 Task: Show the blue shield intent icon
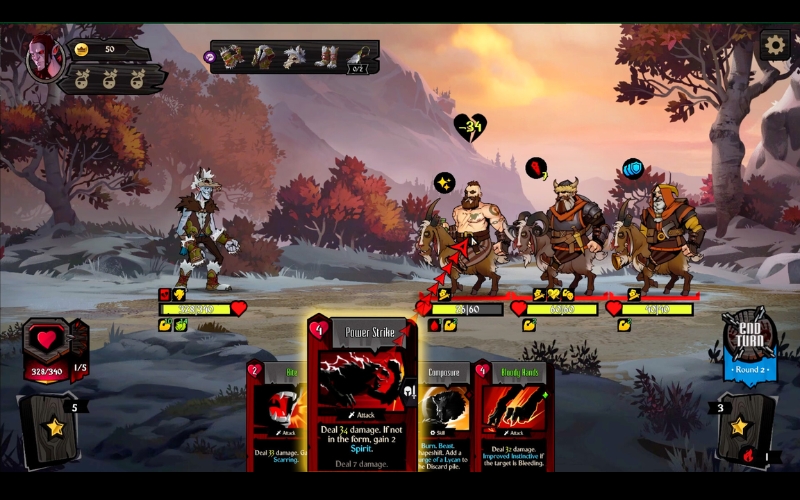[x=632, y=168]
